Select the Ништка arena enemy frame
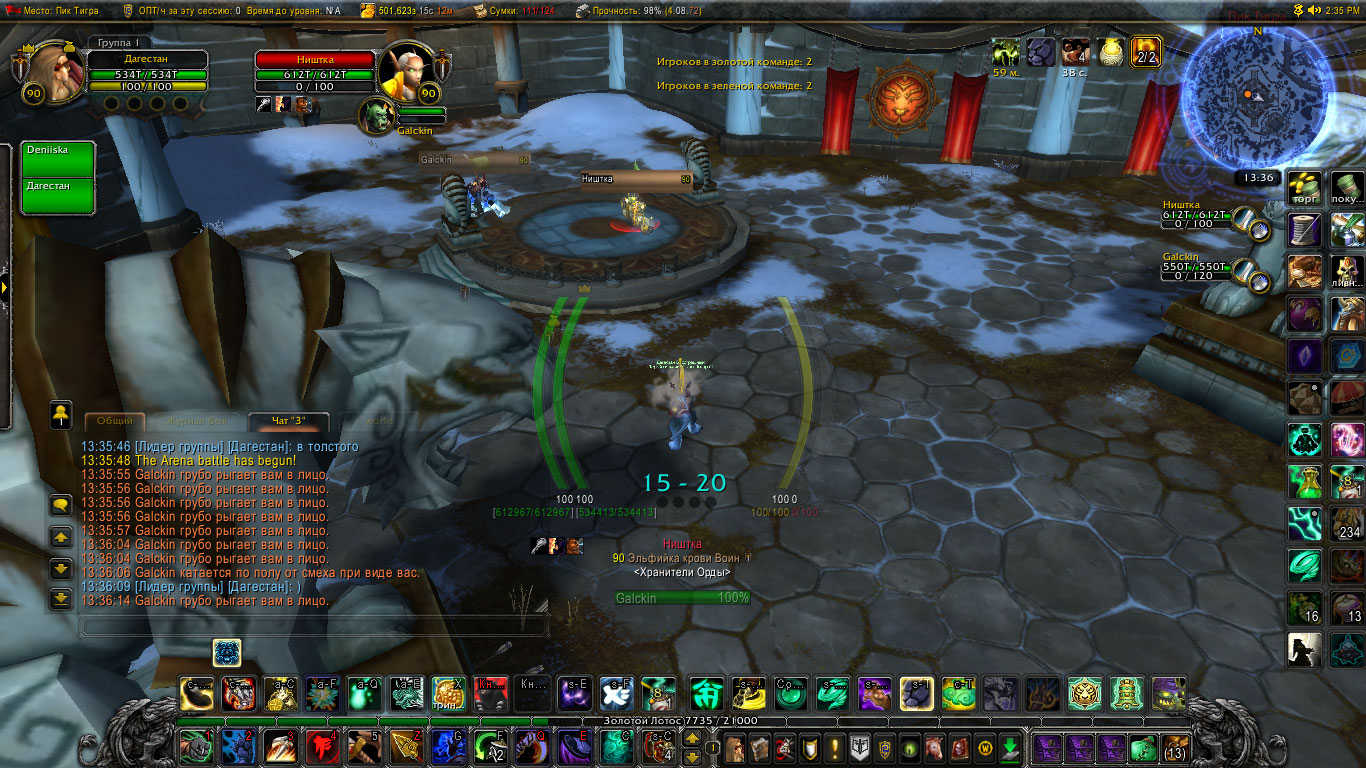This screenshot has height=768, width=1366. click(x=1200, y=214)
